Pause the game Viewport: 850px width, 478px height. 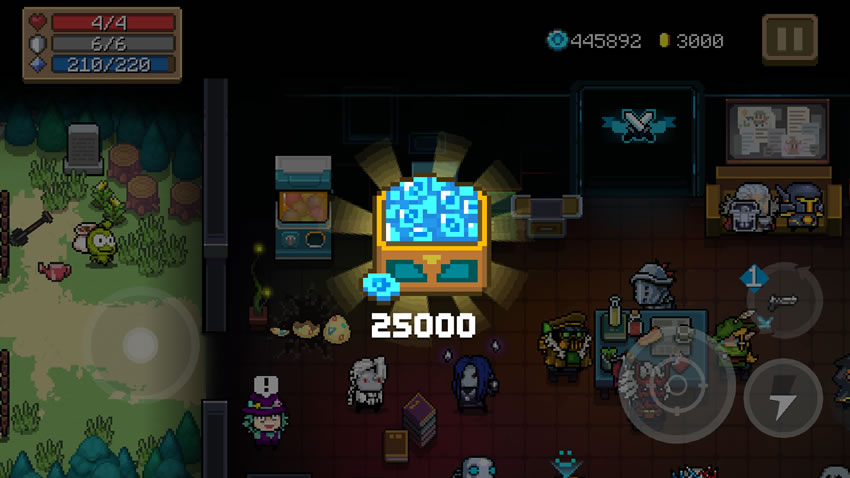(x=789, y=40)
